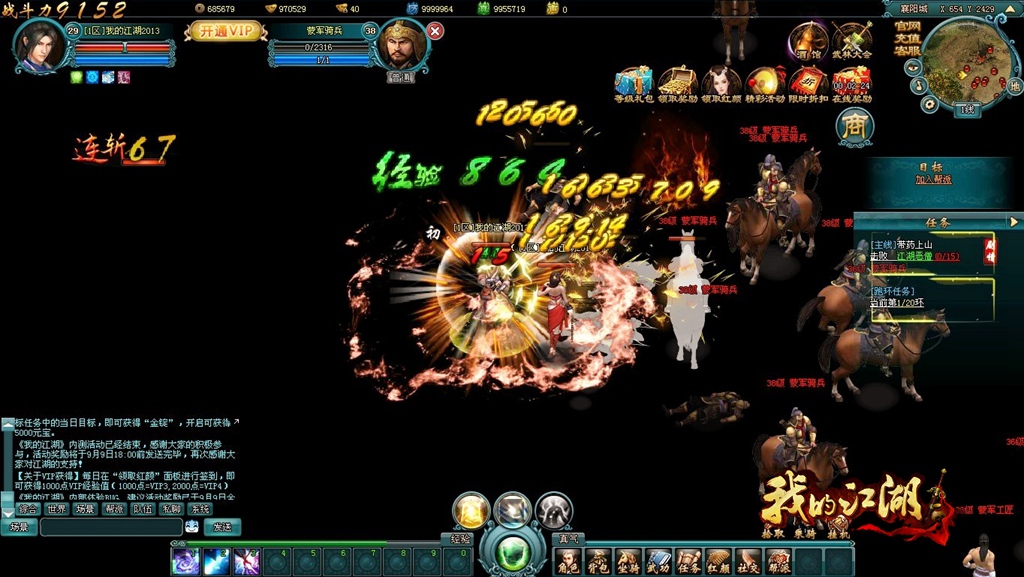The image size is (1024, 577).
Task: Open the 充值 recharge link
Action: coord(907,38)
